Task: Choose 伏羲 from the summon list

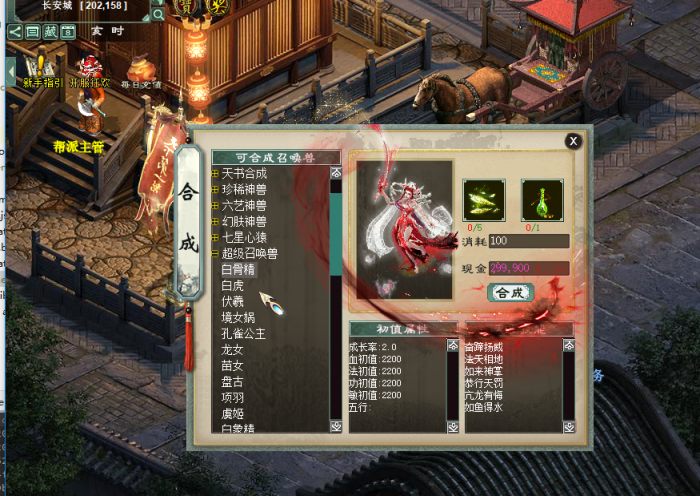Action: click(x=232, y=301)
